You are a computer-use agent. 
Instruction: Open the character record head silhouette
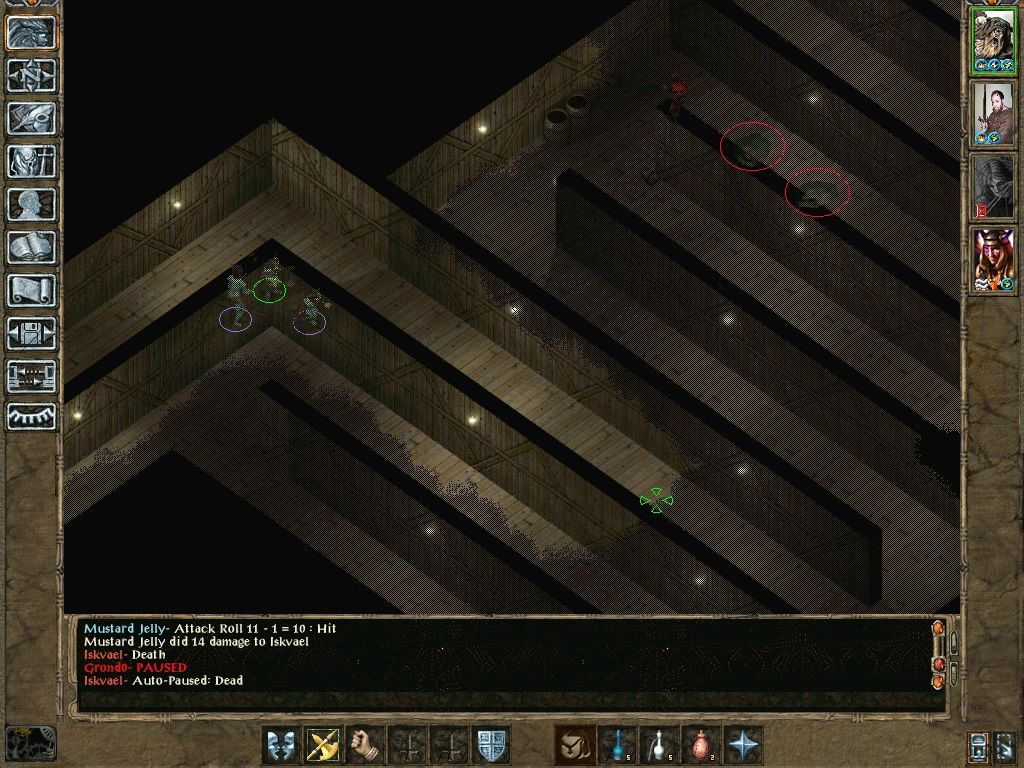coord(31,205)
